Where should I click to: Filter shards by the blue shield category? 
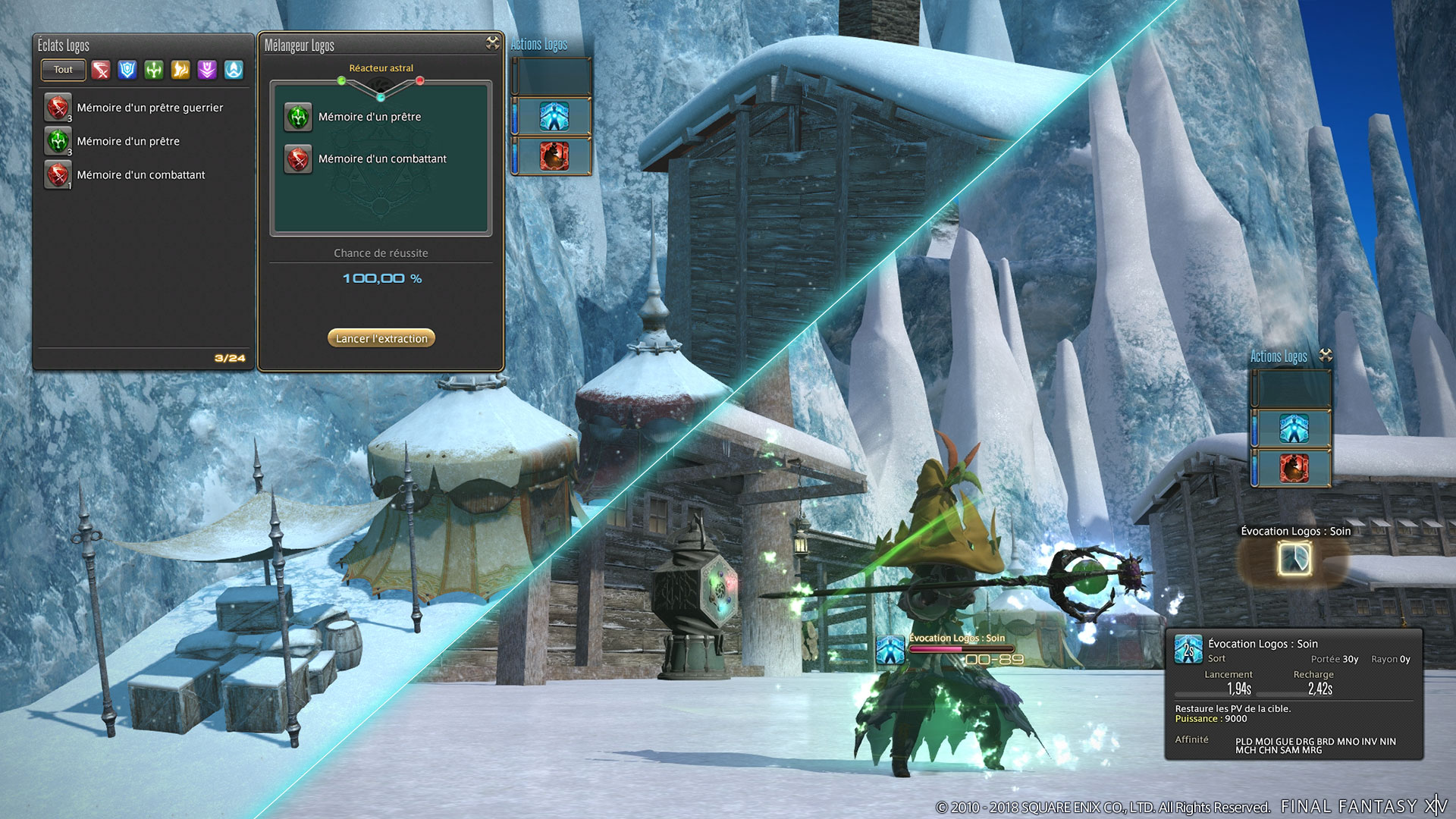click(127, 71)
